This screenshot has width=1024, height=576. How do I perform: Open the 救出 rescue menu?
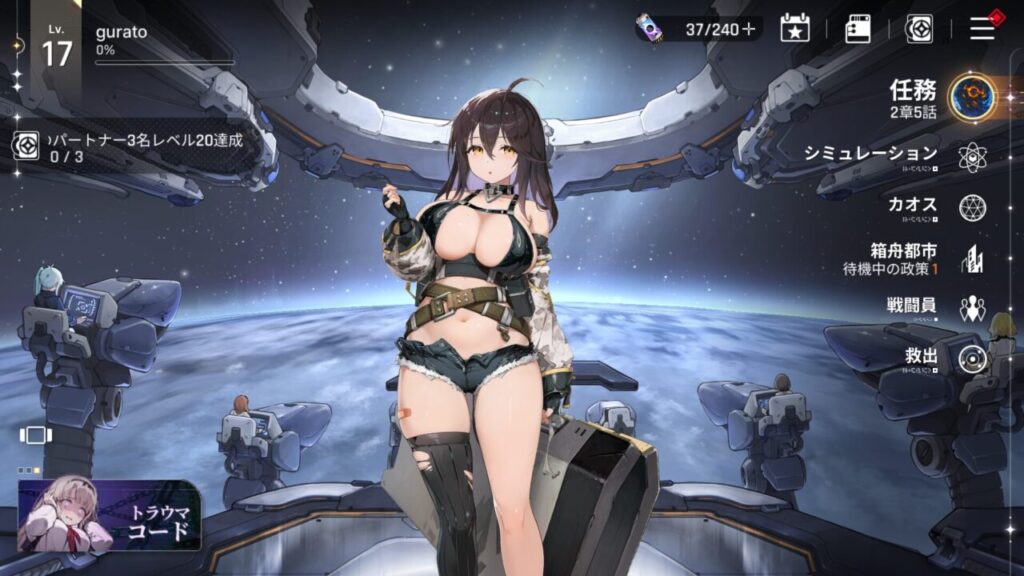[972, 359]
